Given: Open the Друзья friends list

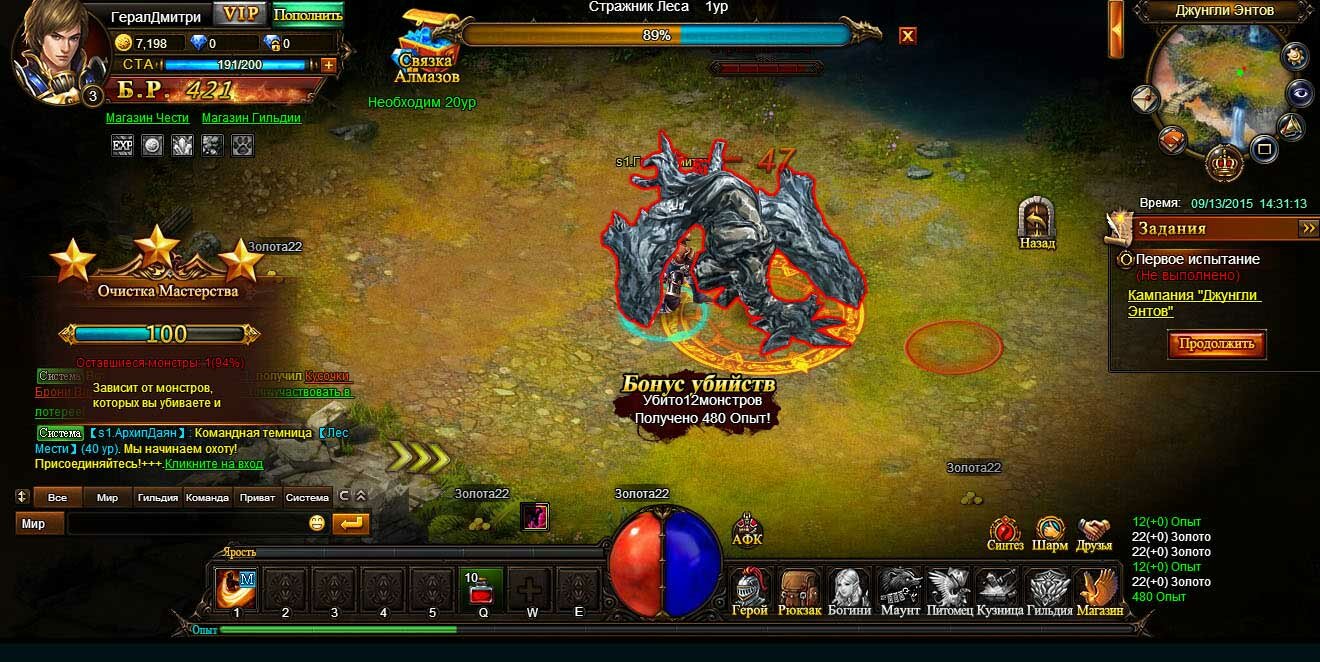Looking at the screenshot, I should tap(1096, 532).
